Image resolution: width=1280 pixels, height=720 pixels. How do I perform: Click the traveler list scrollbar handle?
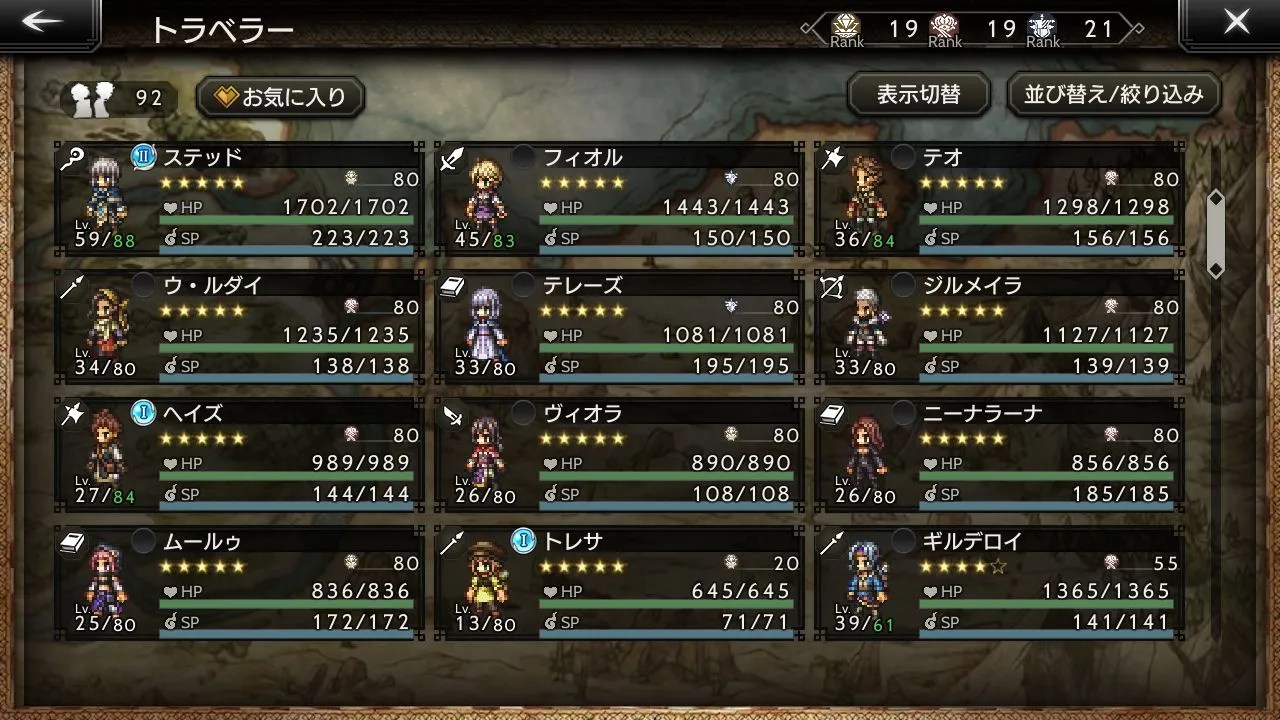click(1216, 233)
